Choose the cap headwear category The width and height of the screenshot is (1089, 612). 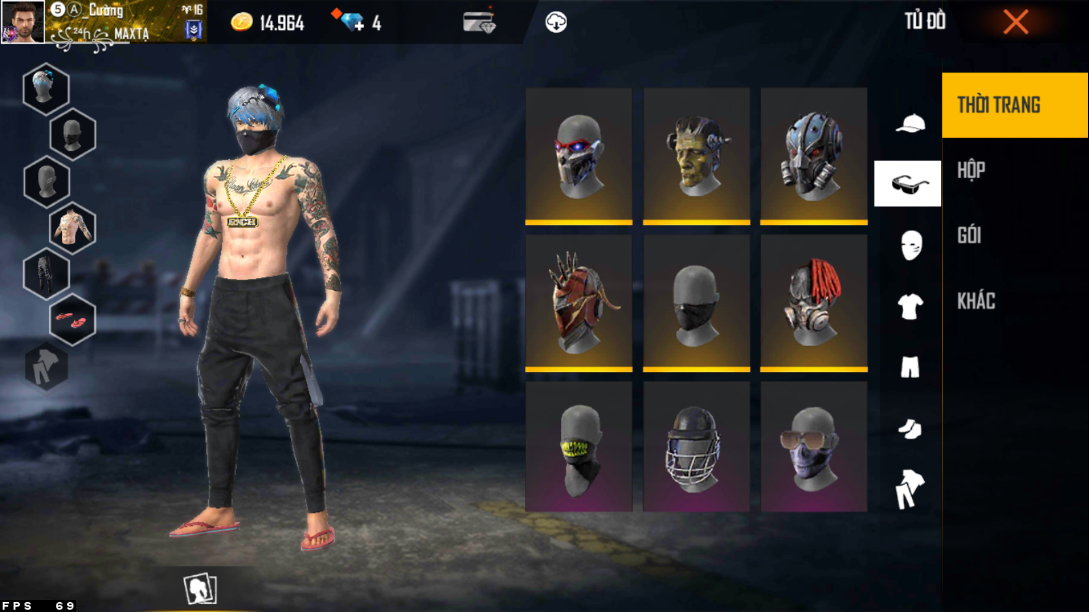[909, 123]
